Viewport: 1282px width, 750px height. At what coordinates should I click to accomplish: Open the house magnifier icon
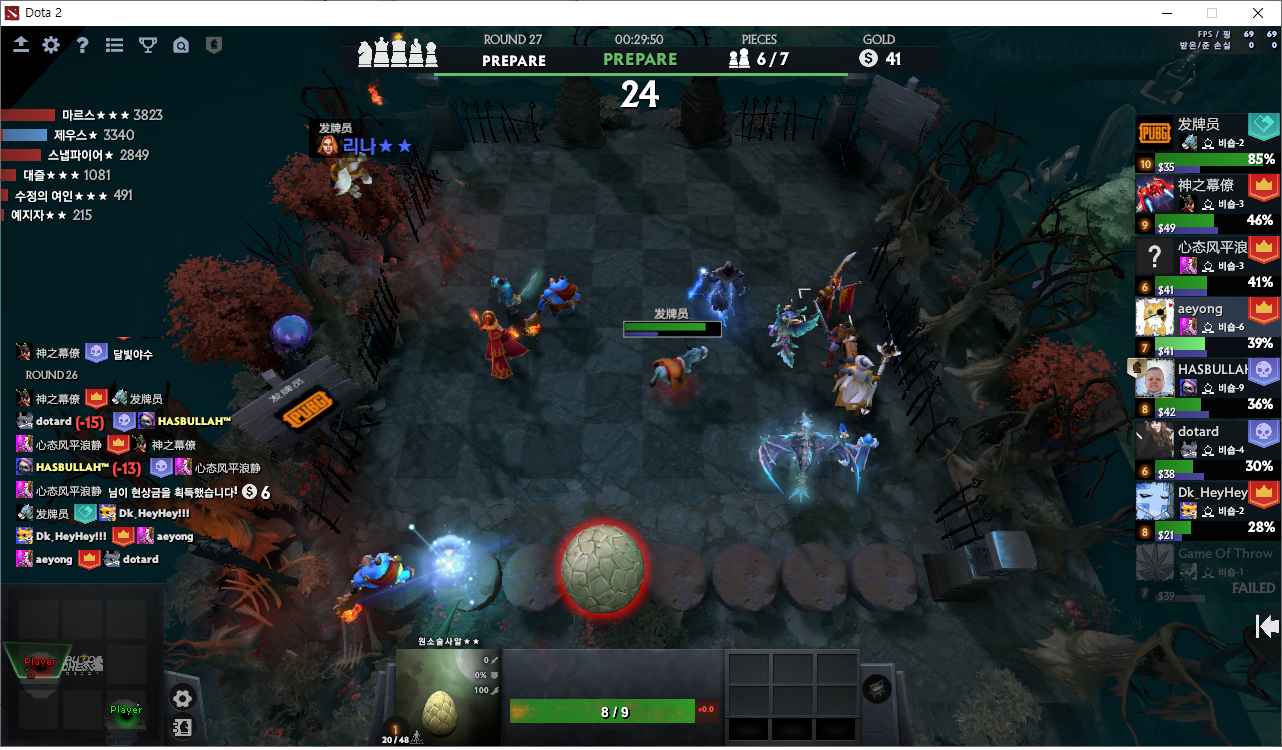coord(181,45)
